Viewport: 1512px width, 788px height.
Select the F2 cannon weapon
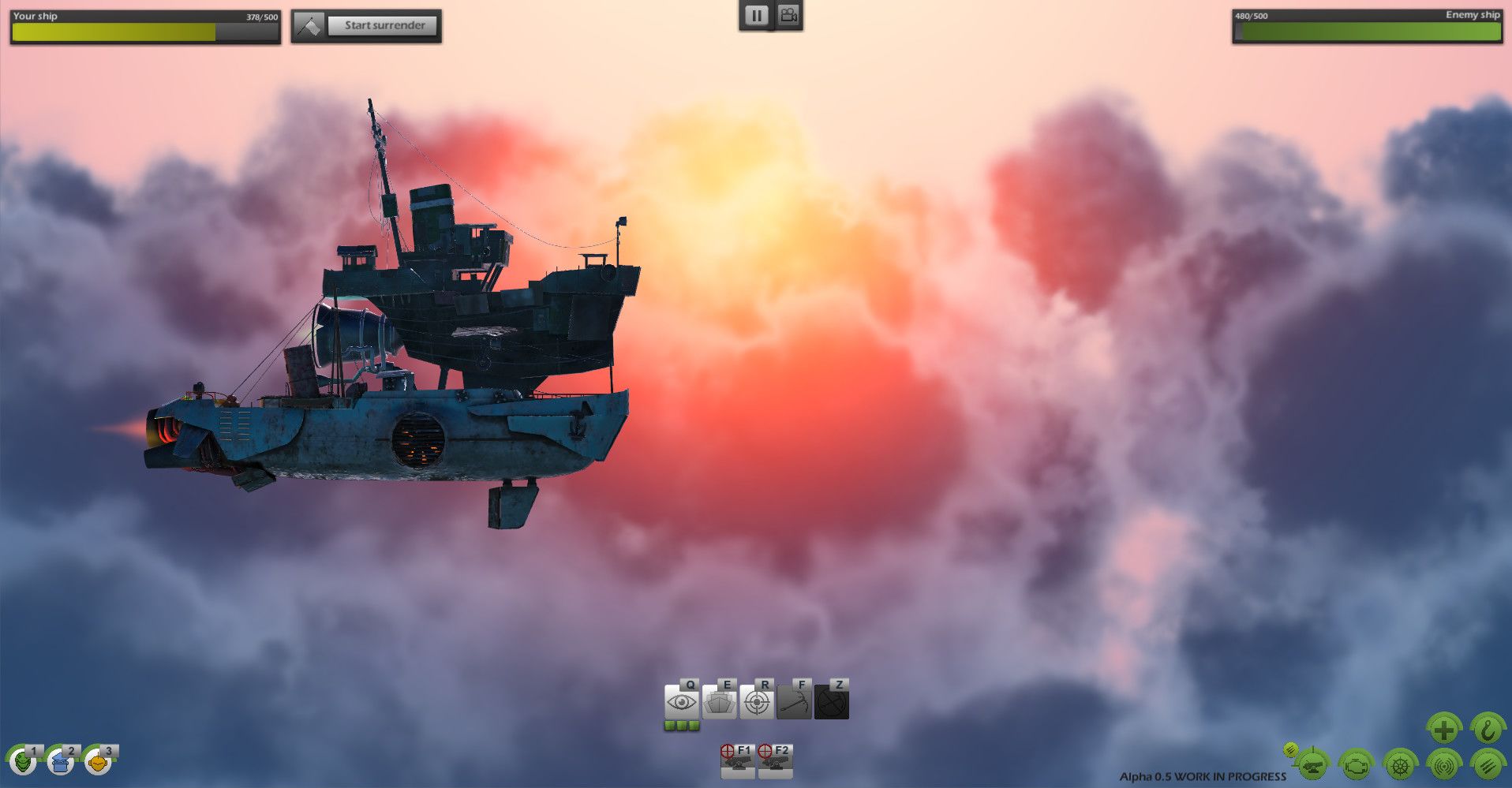coord(775,762)
